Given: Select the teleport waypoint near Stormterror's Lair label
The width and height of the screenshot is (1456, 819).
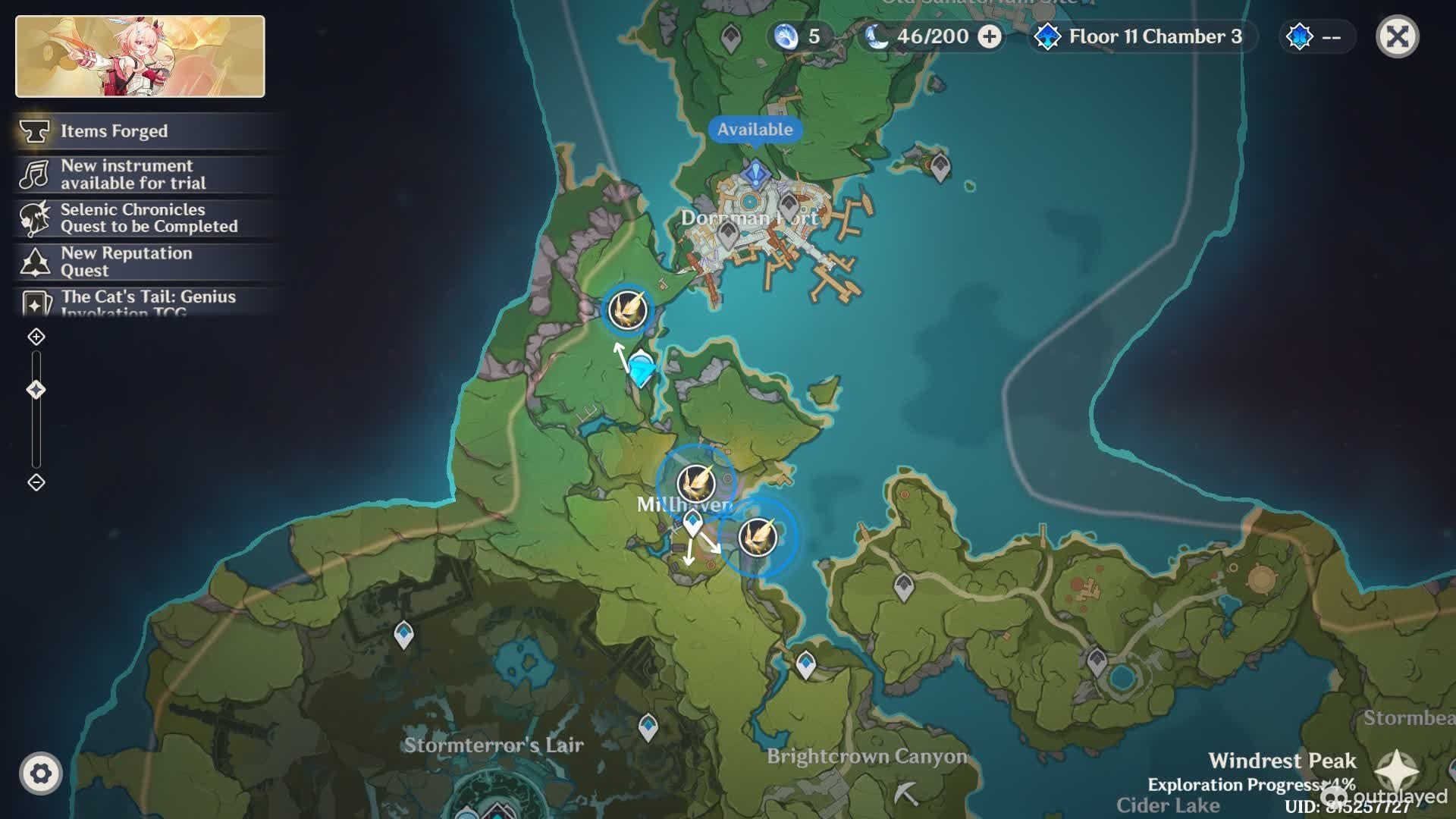Looking at the screenshot, I should 648,726.
